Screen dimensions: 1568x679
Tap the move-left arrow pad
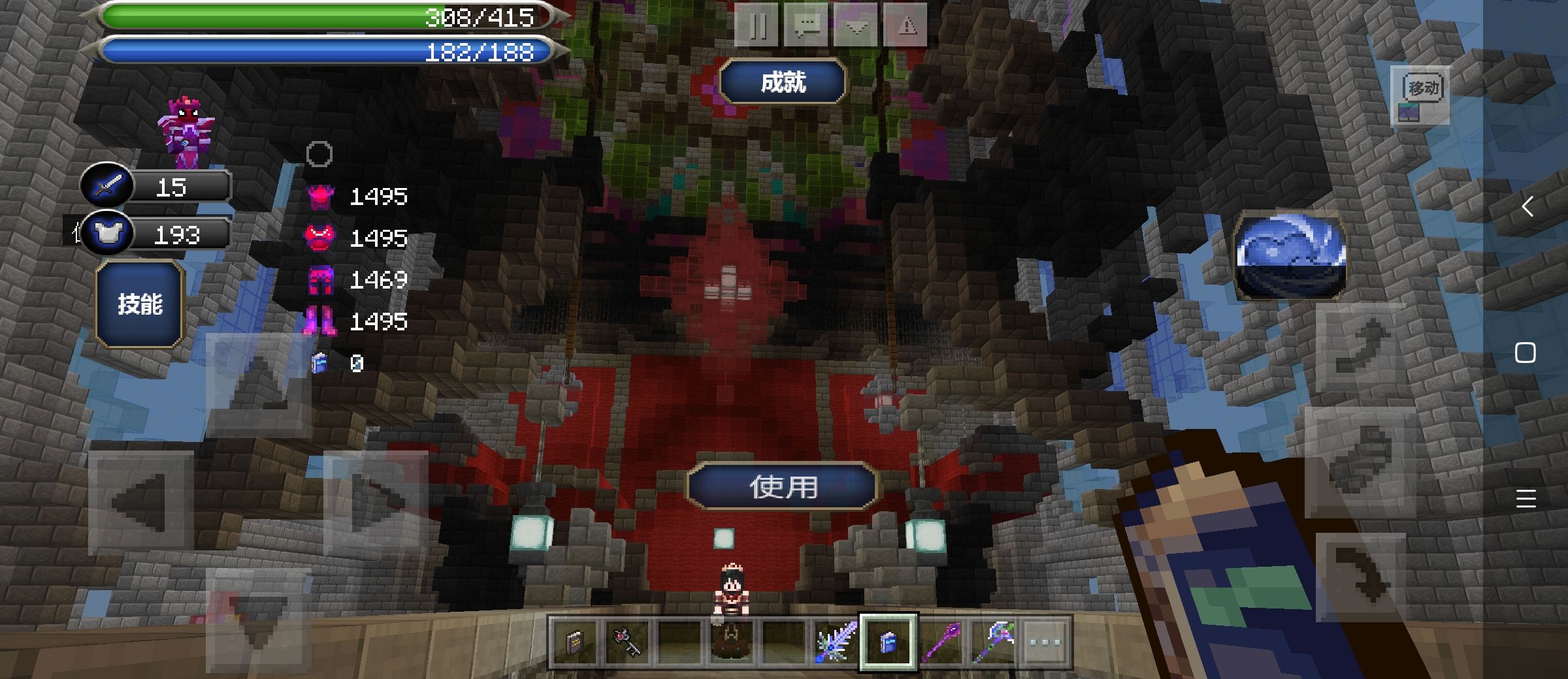click(140, 502)
